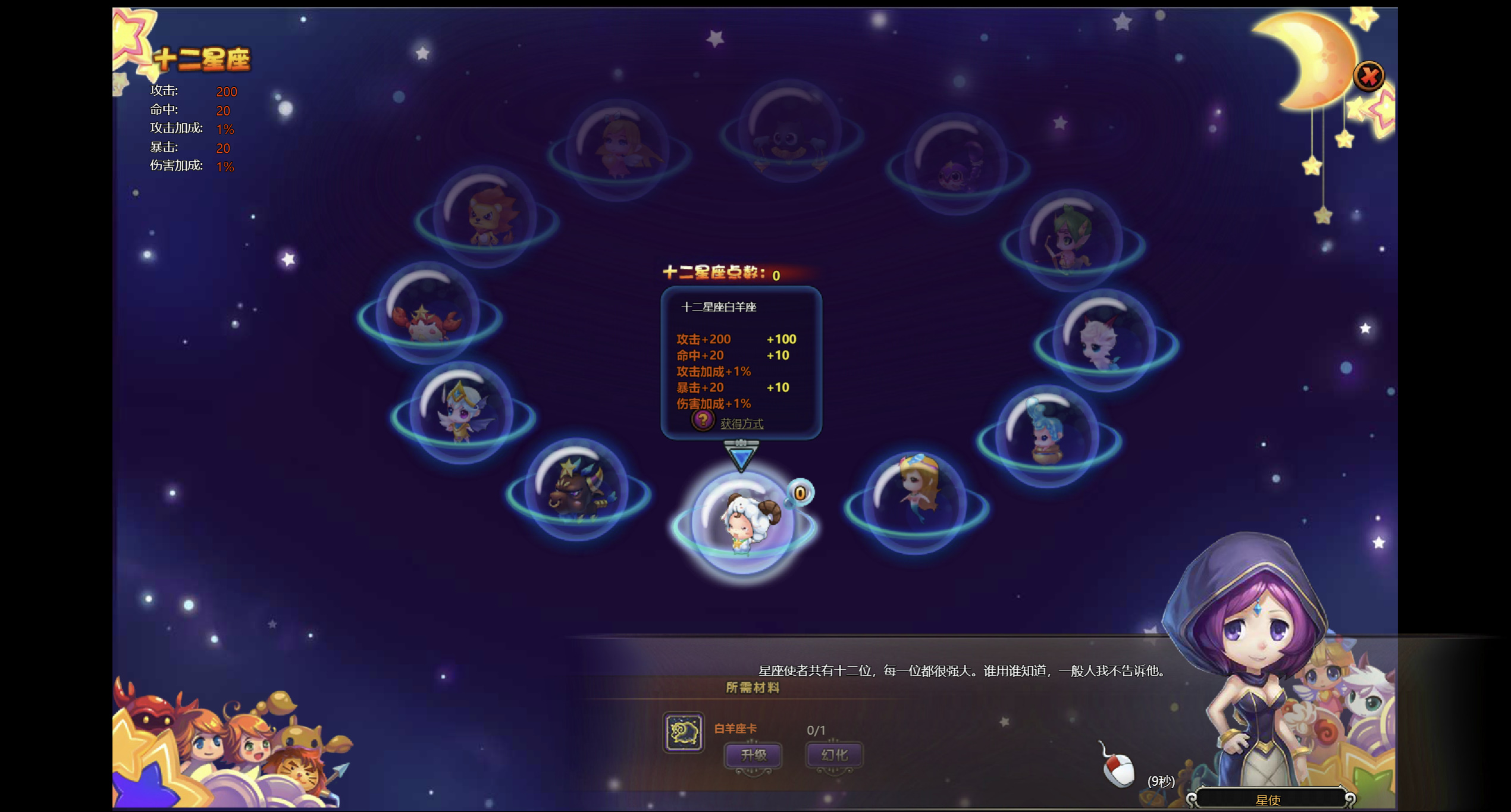
Task: Choose the Capricorn white goat bubble
Action: (x=1105, y=340)
